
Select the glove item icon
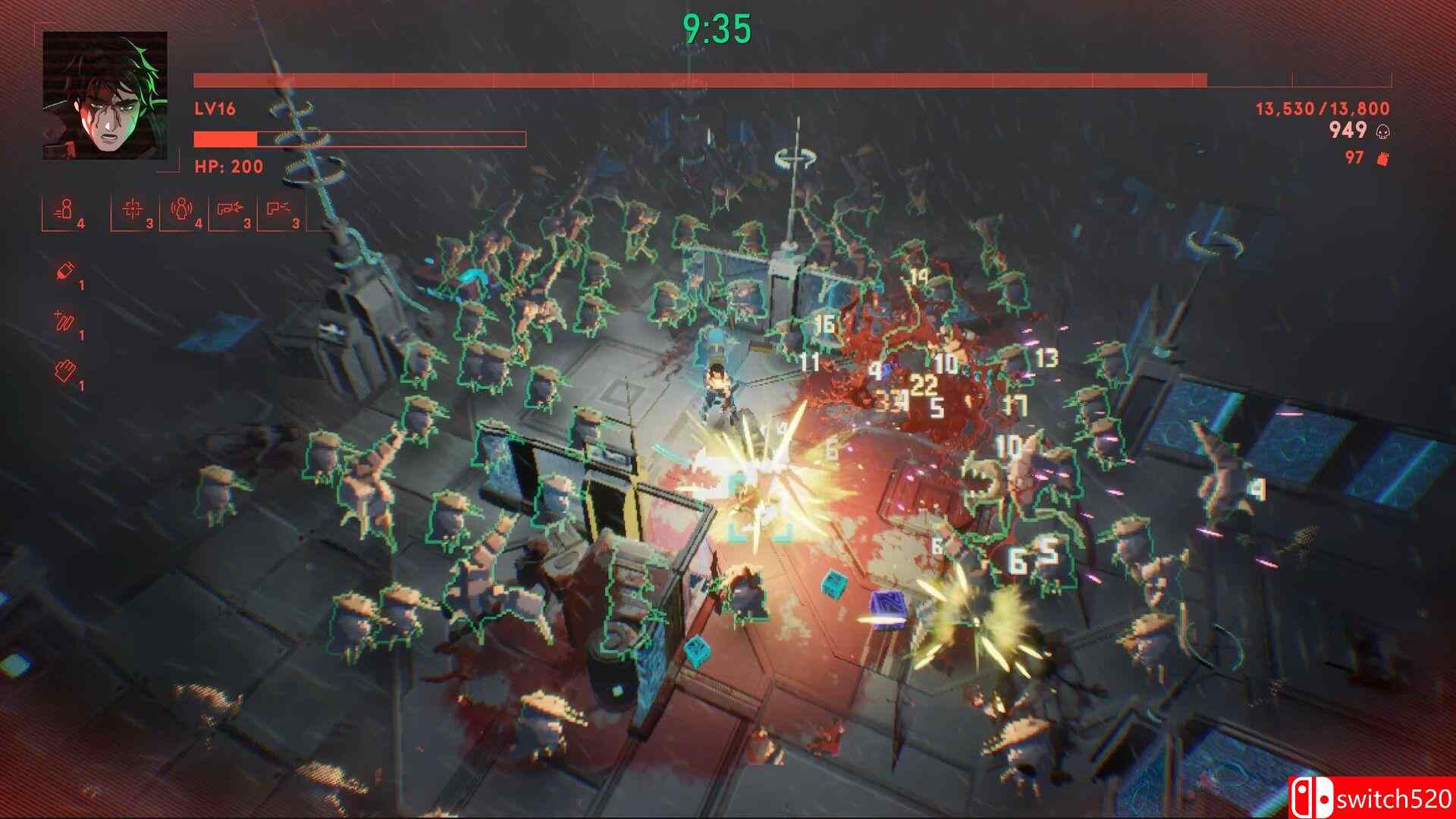click(67, 372)
